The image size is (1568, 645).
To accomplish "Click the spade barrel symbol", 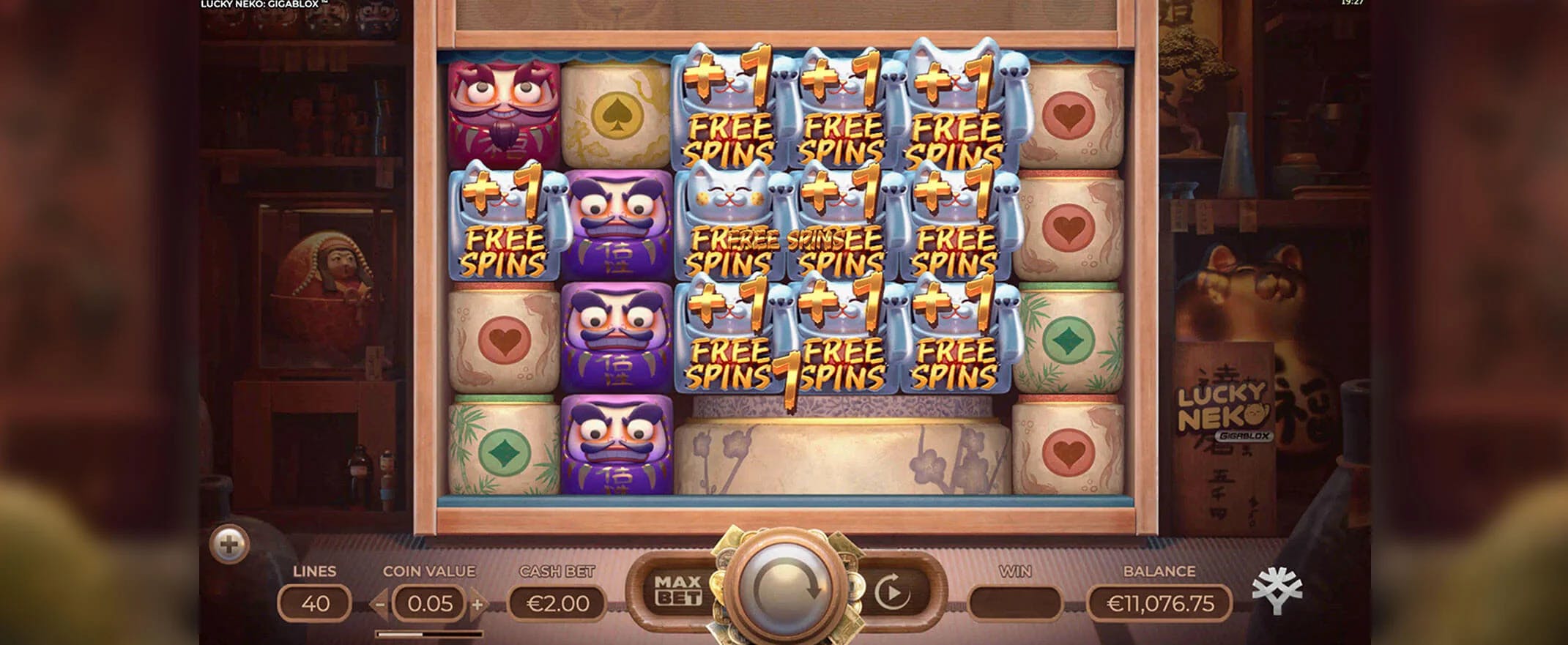I will pyautogui.click(x=618, y=113).
